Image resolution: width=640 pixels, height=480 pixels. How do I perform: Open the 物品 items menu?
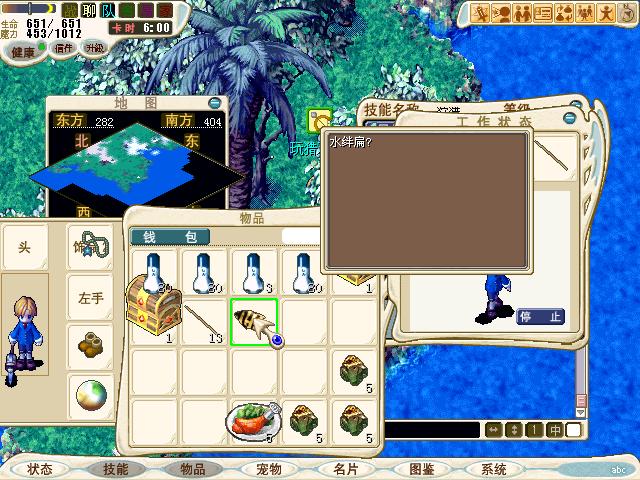click(193, 468)
